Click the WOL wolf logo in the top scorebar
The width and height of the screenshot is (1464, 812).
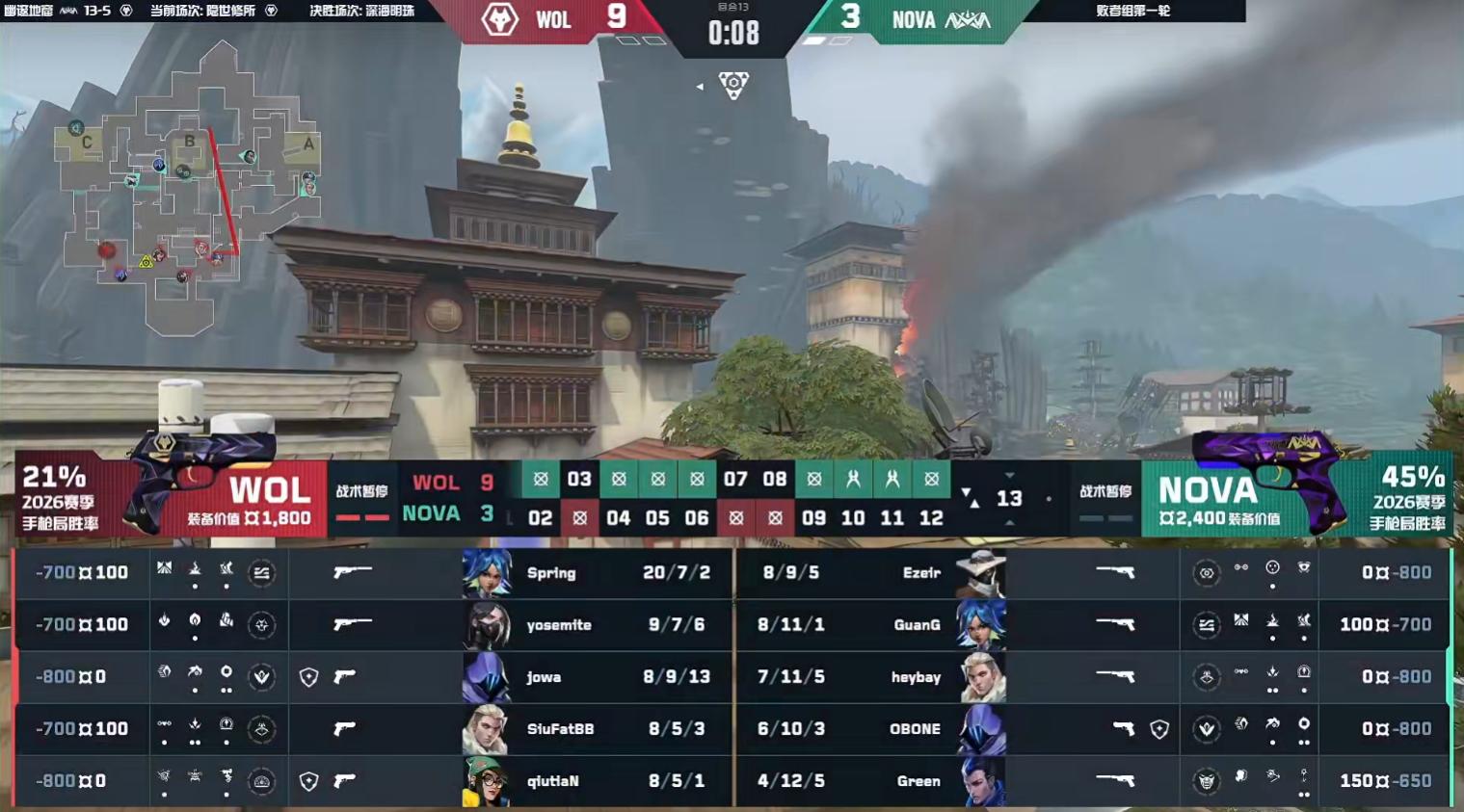pos(499,19)
